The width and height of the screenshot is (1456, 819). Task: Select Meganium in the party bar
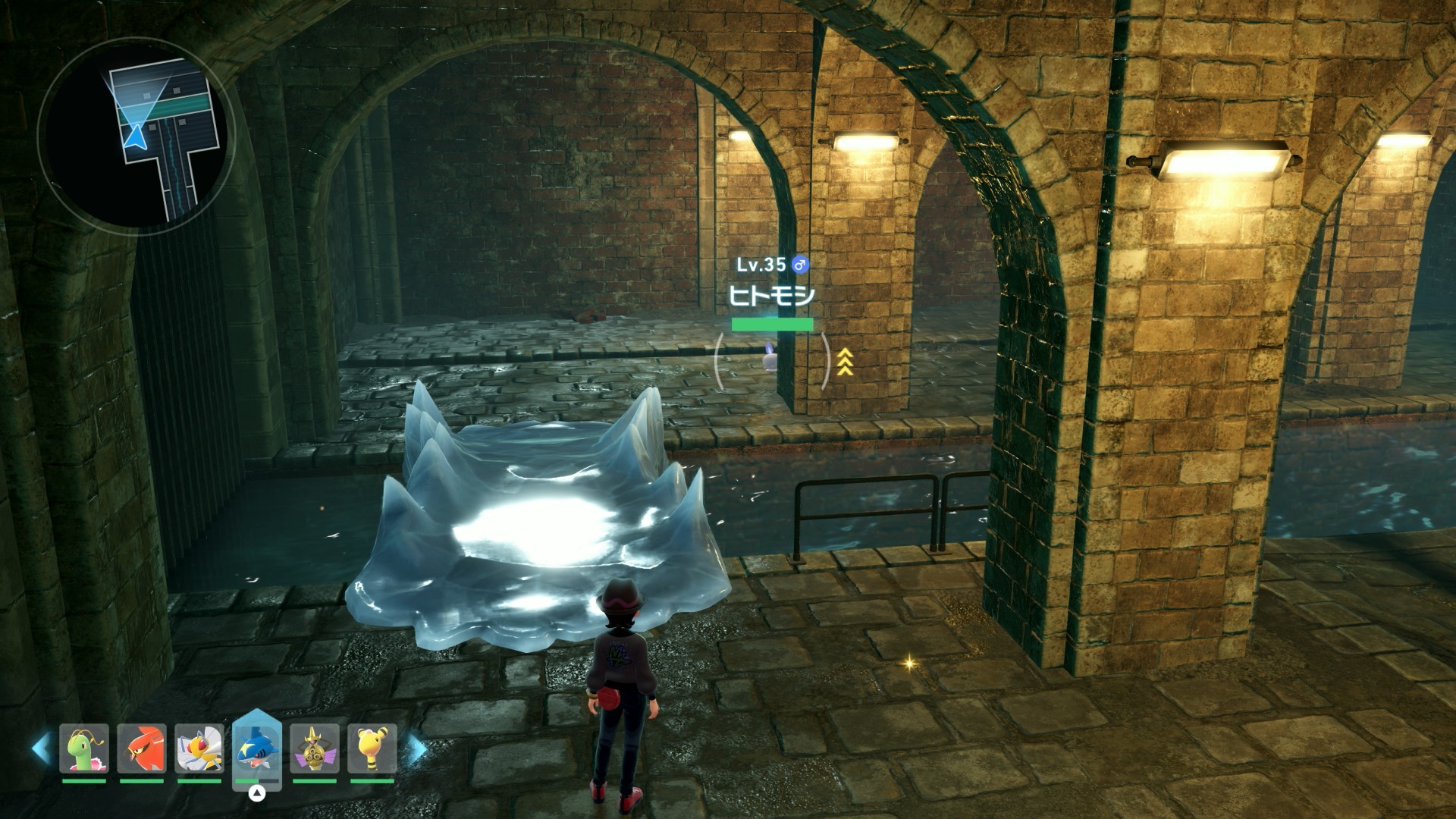(84, 748)
